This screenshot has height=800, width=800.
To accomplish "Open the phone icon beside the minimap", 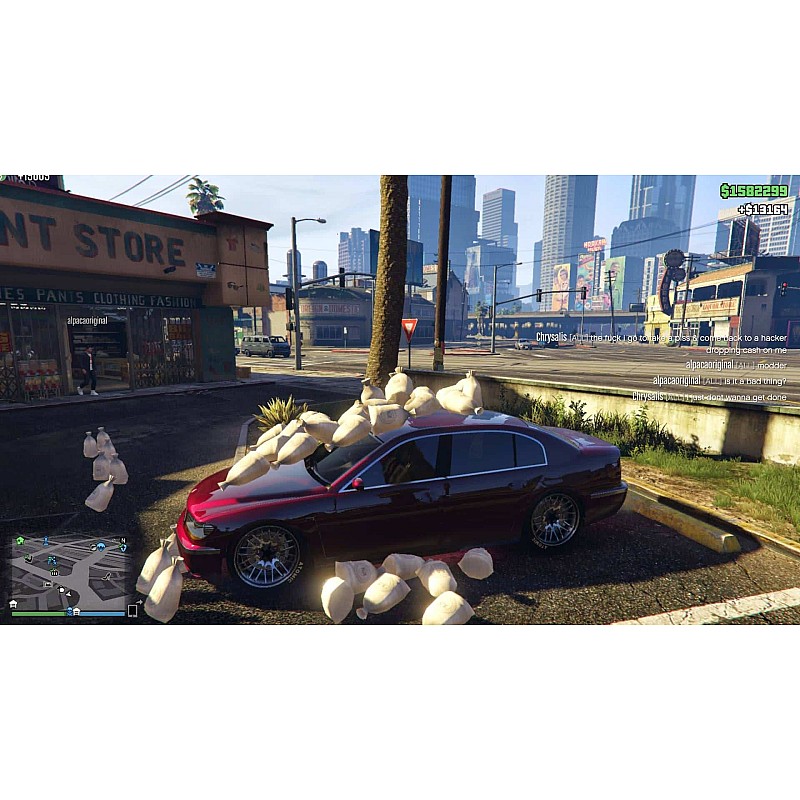I will (132, 611).
